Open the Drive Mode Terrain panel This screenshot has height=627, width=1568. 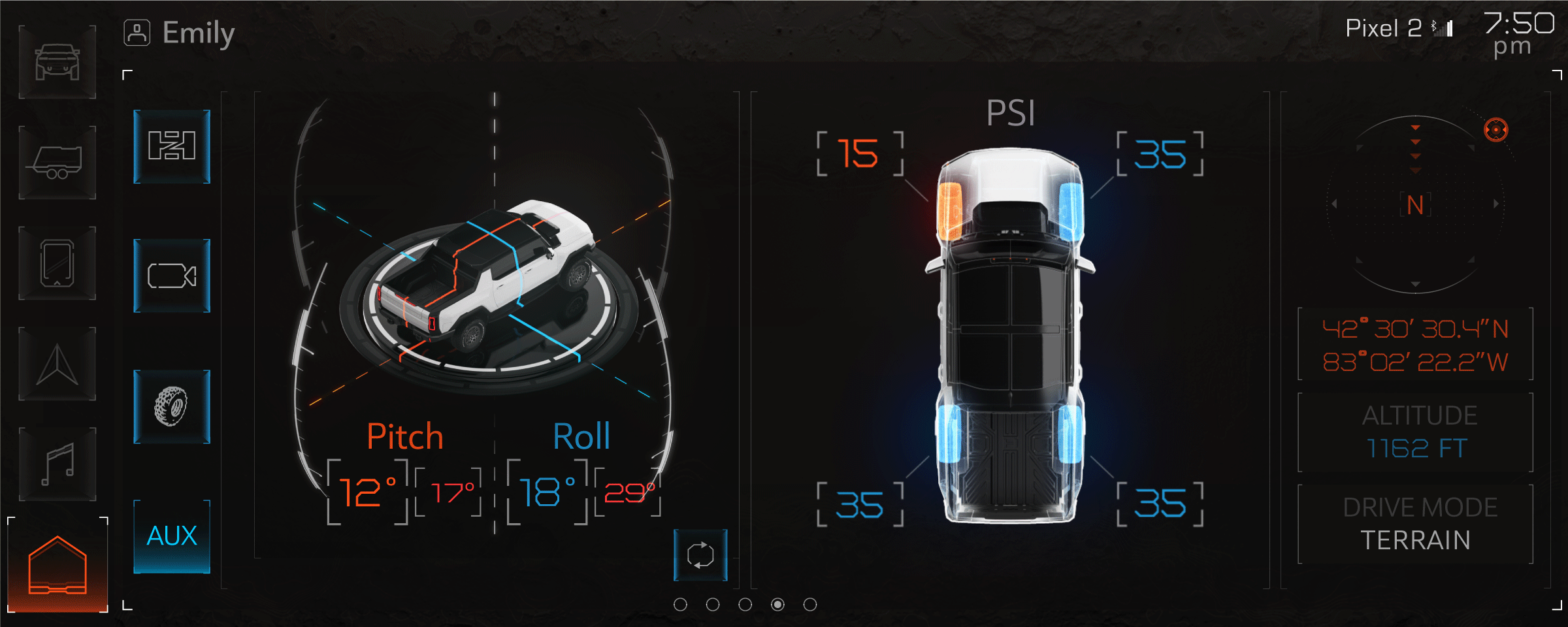coord(1415,524)
